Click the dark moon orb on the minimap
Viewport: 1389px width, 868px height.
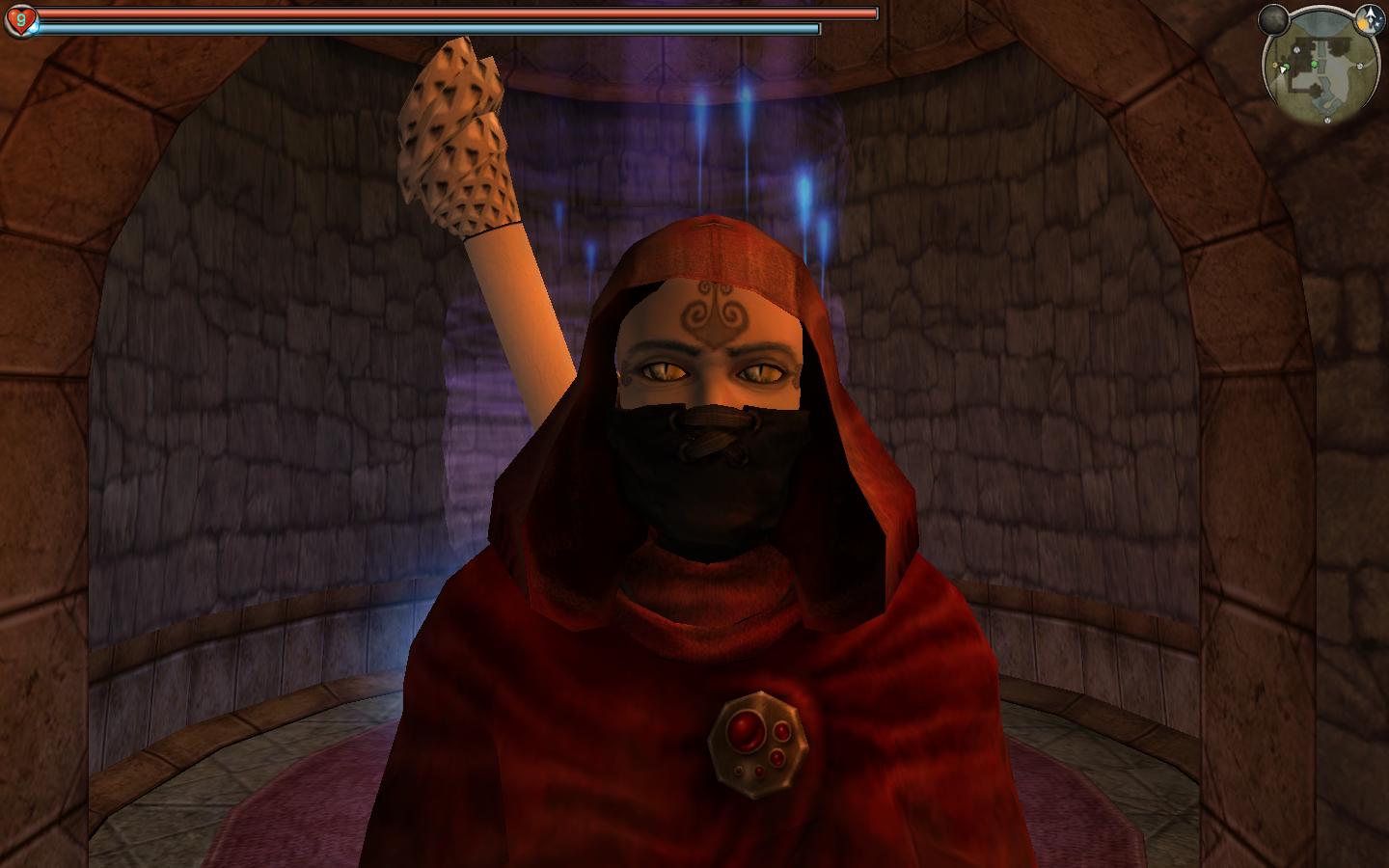point(1274,18)
